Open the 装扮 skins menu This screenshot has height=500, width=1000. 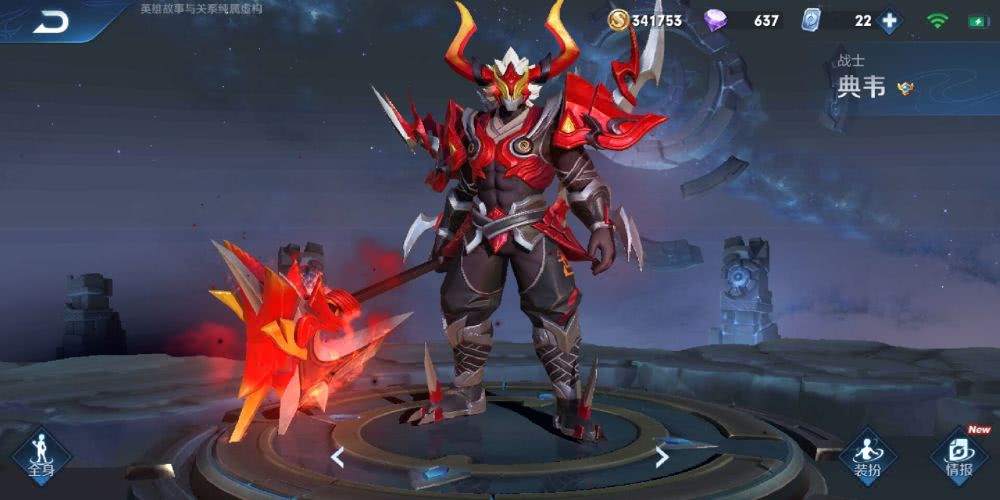866,457
